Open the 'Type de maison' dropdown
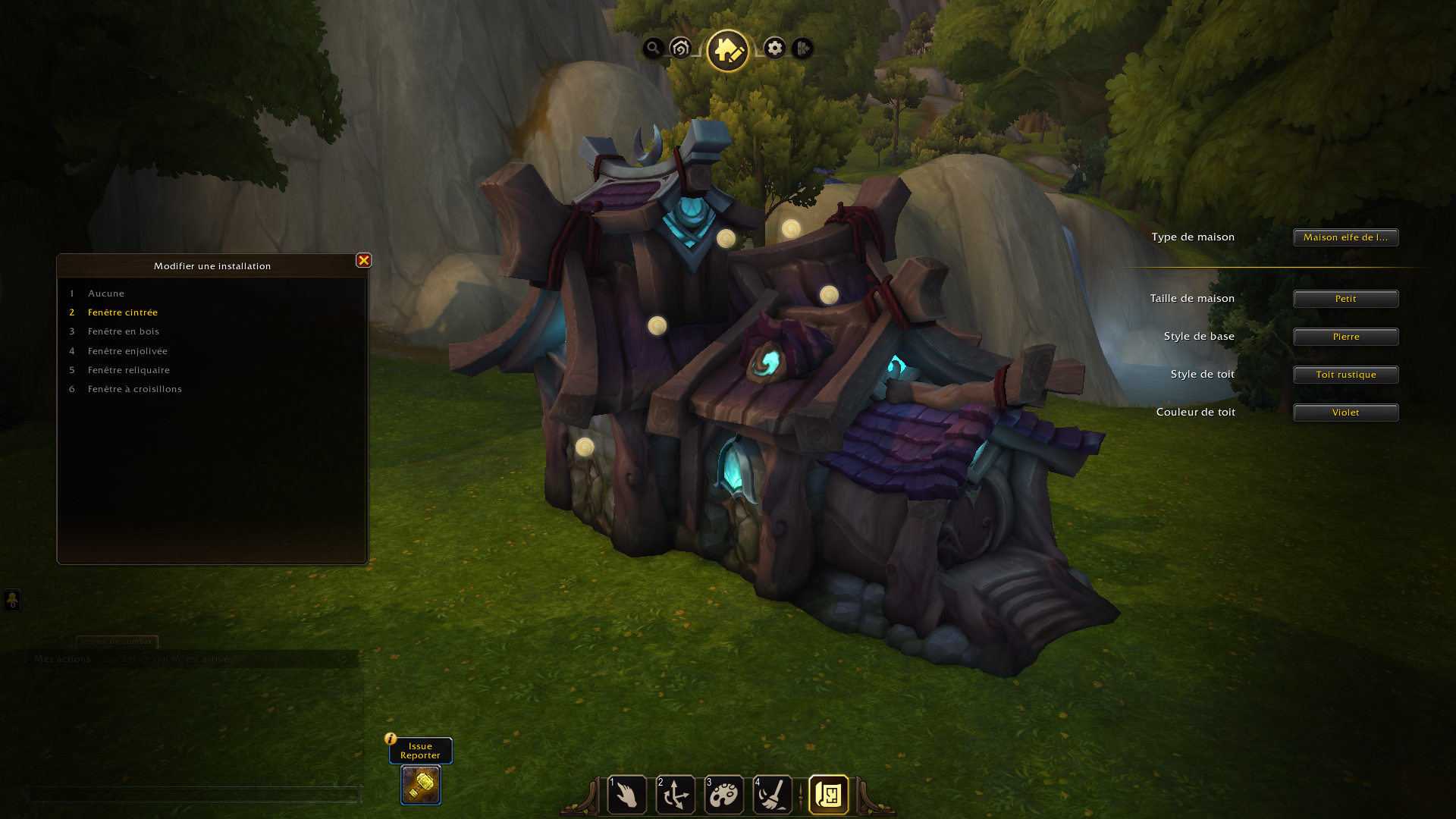This screenshot has height=819, width=1456. tap(1345, 237)
